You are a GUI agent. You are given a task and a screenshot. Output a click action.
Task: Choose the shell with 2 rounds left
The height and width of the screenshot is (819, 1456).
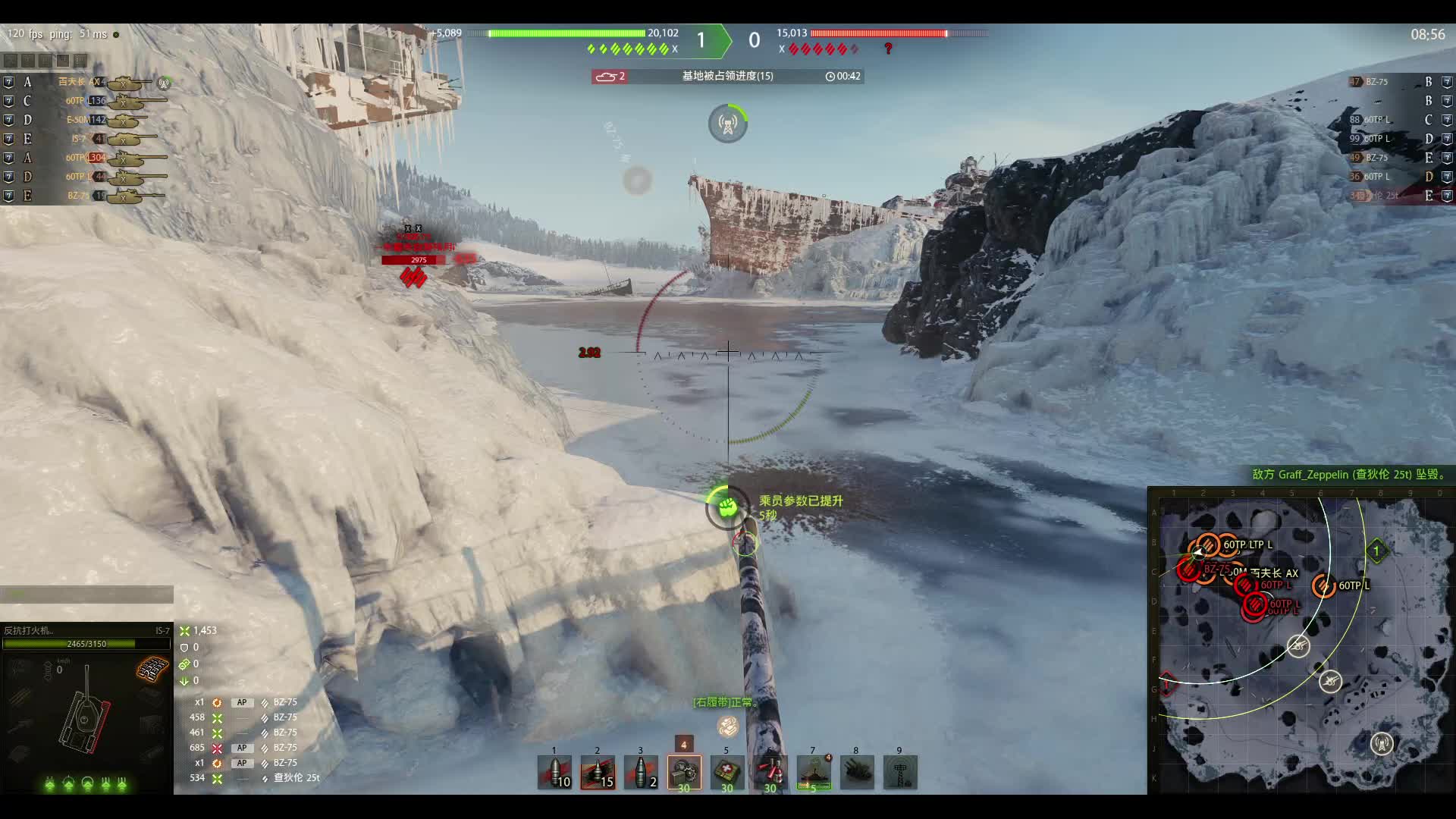641,773
